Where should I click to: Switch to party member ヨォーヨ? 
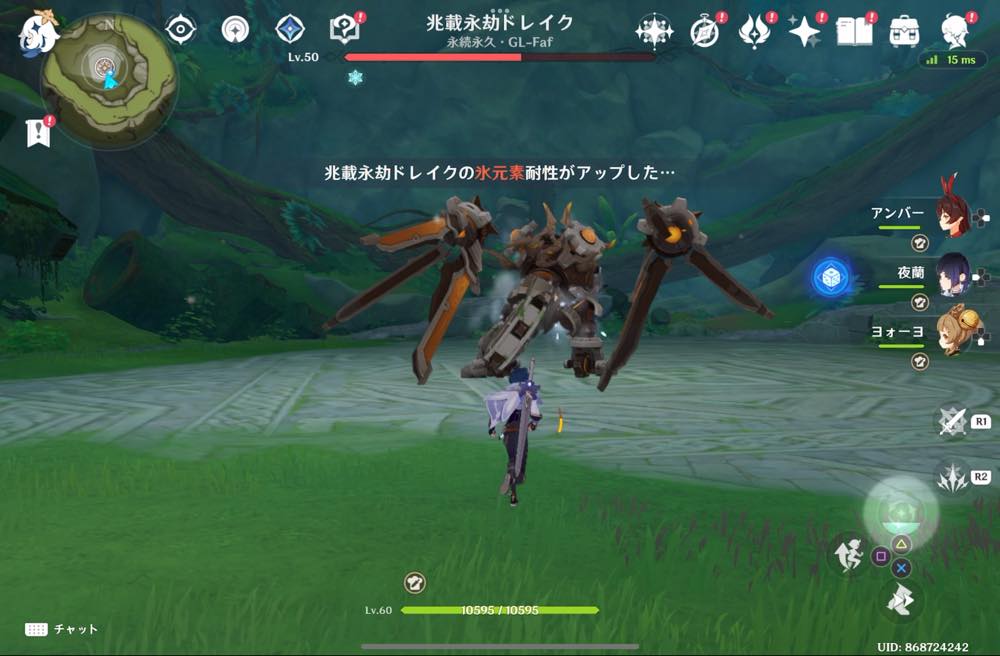(x=950, y=331)
